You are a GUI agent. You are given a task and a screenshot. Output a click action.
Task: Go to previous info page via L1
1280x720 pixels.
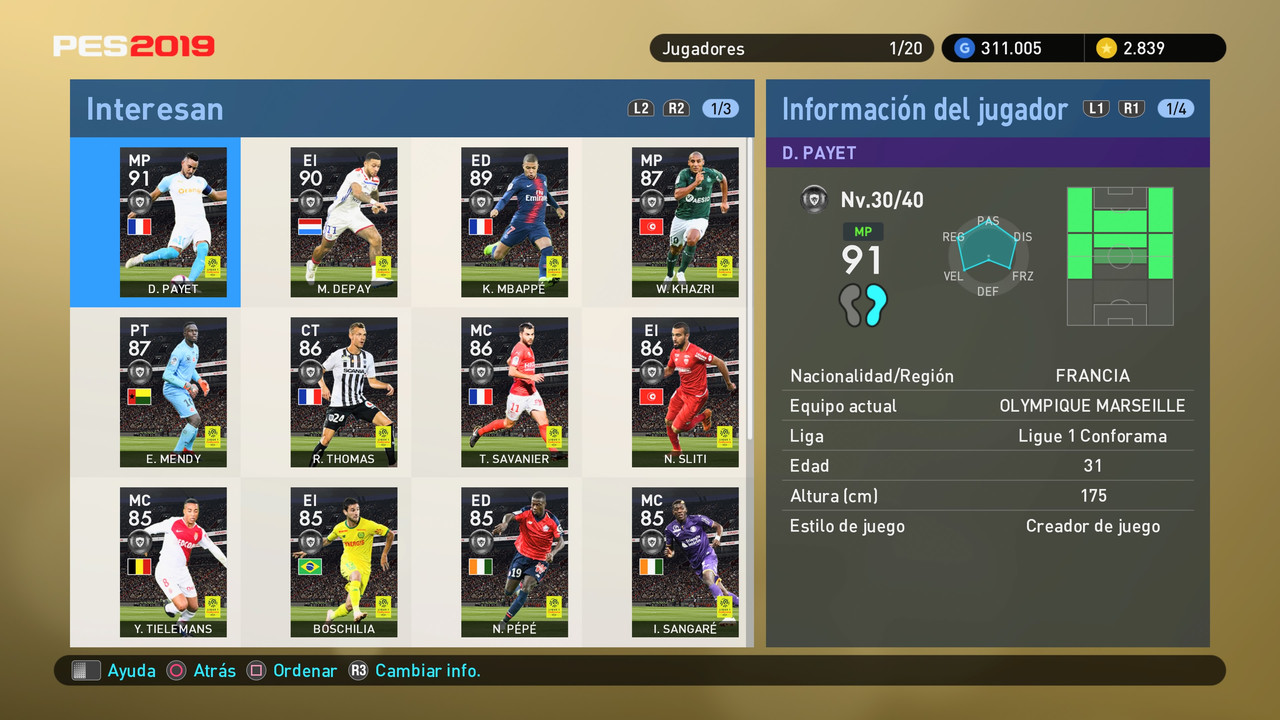1096,108
